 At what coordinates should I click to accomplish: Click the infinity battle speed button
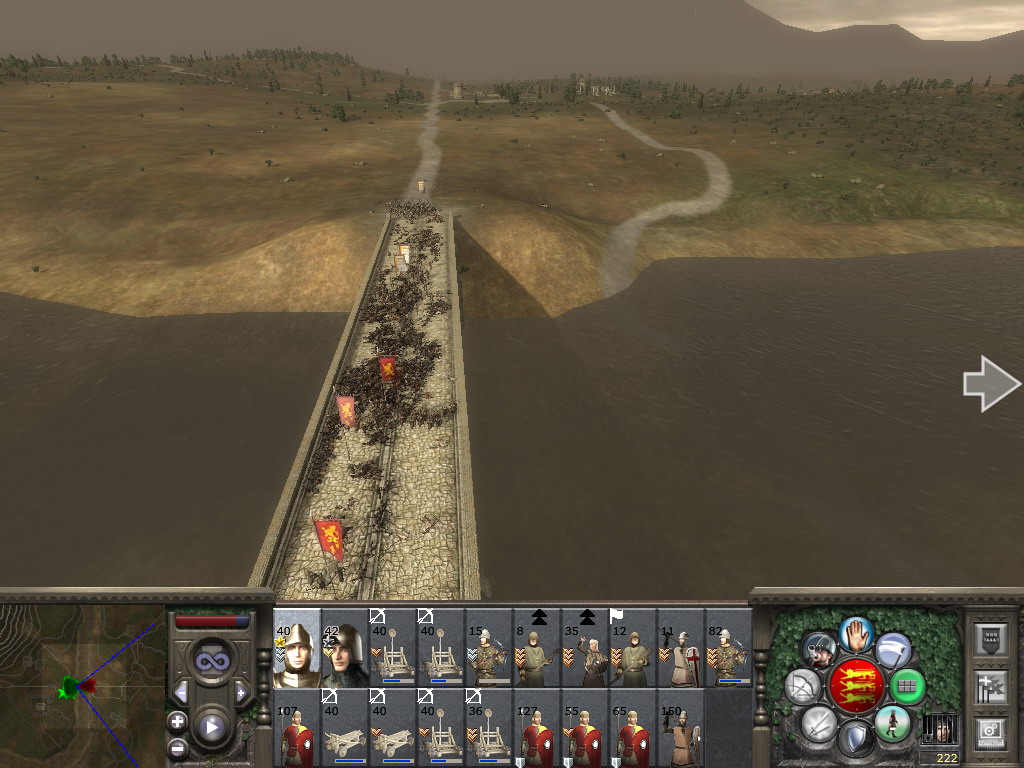[211, 660]
